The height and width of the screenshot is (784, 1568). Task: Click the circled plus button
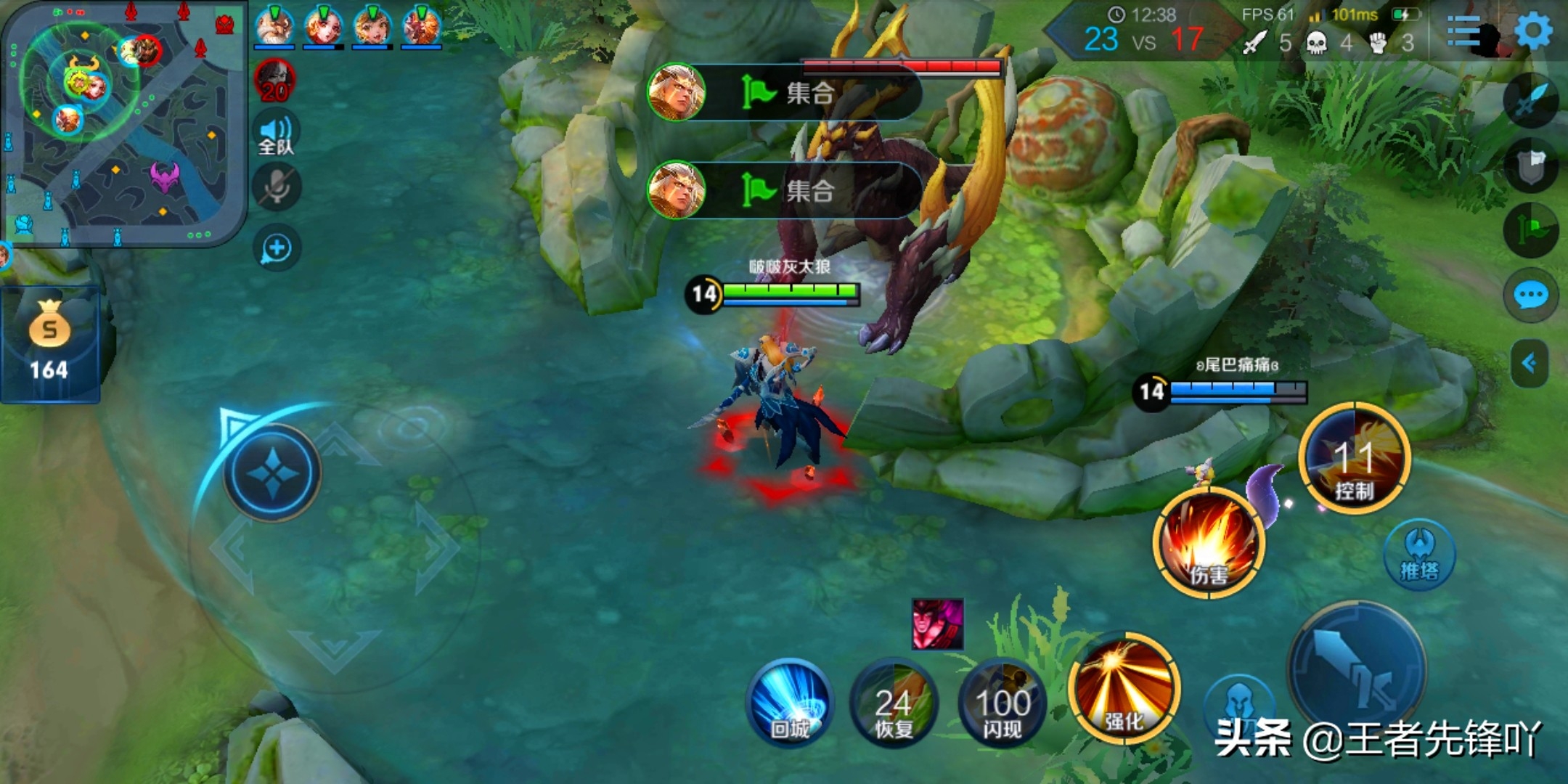[x=277, y=248]
